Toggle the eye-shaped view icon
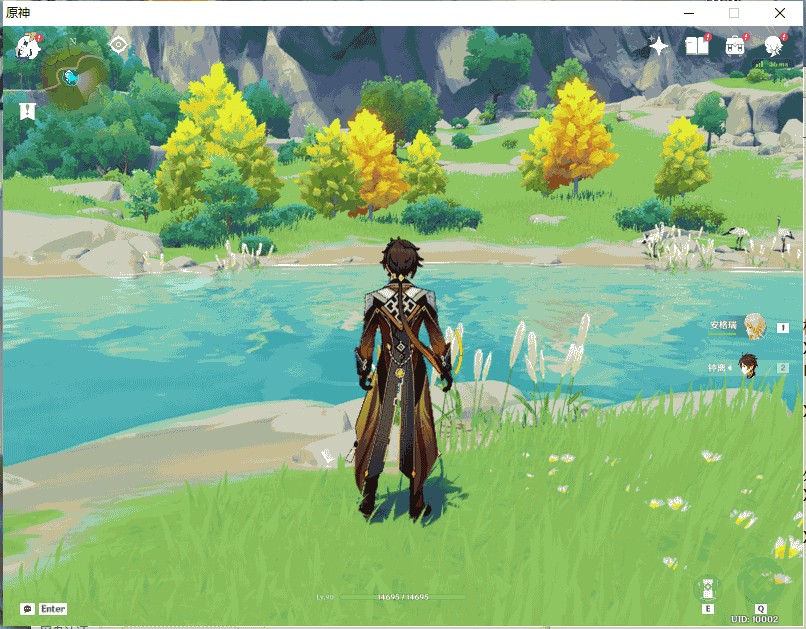Viewport: 806px width, 629px height. (x=118, y=45)
